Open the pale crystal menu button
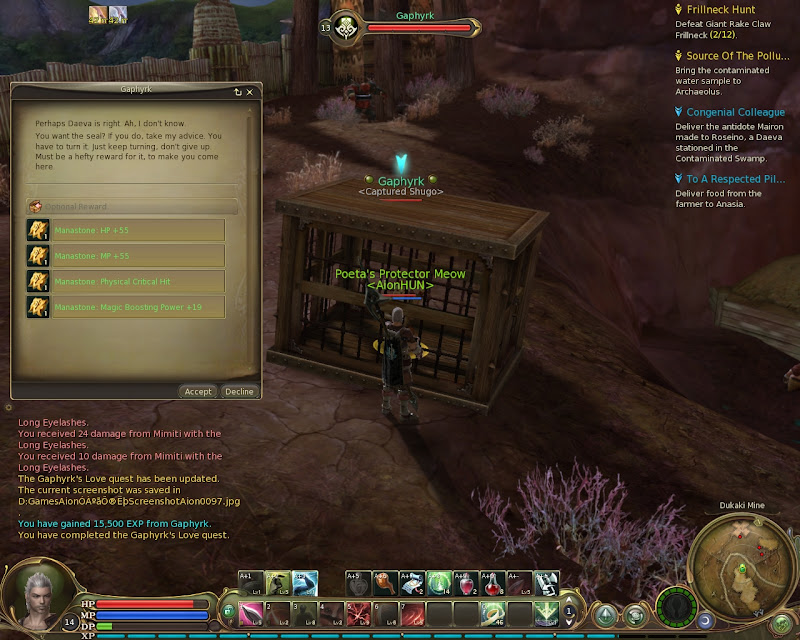Screen dimensions: 800x640 pos(606,616)
